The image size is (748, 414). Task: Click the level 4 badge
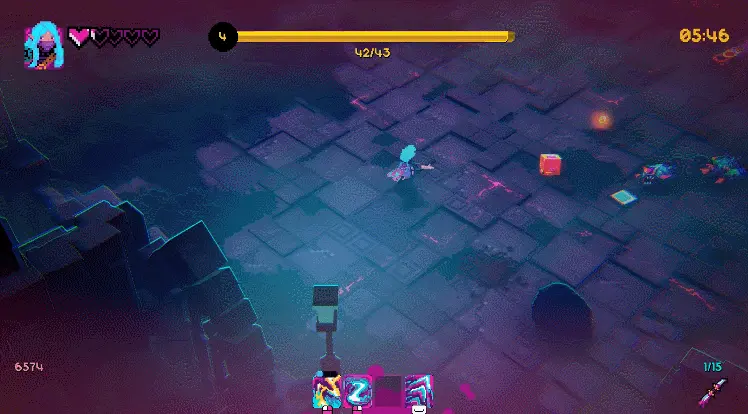point(222,38)
